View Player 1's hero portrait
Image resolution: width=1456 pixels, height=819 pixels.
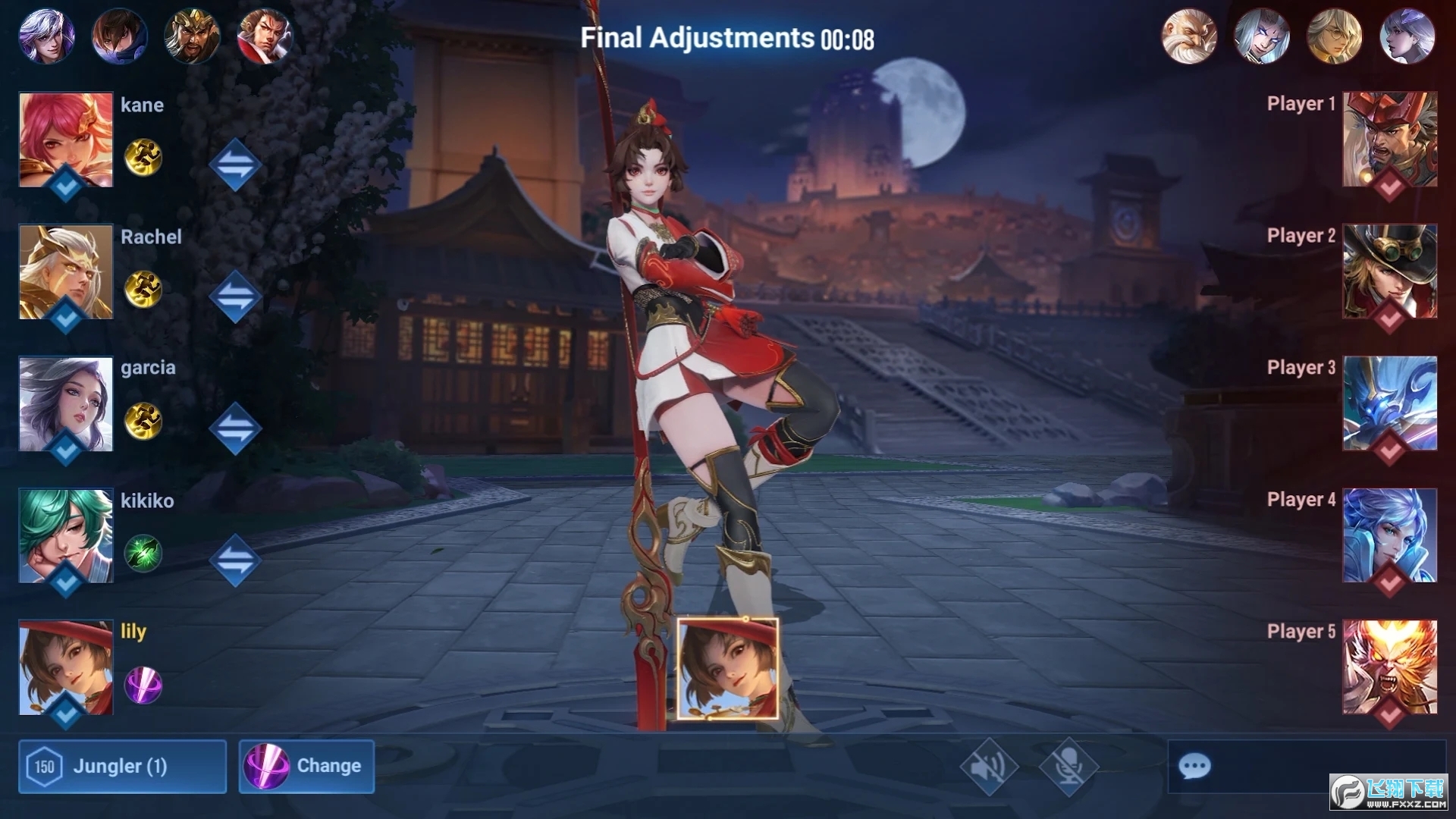pyautogui.click(x=1389, y=140)
